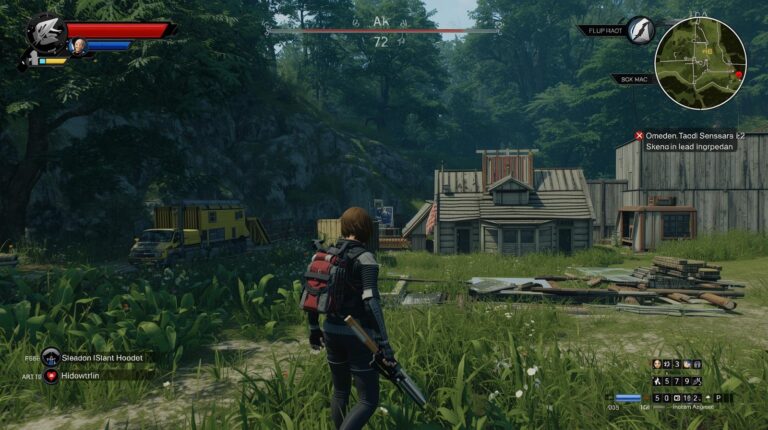Click the face portrait icon in bottom HUD
Screen dimensions: 768x430
[658, 365]
